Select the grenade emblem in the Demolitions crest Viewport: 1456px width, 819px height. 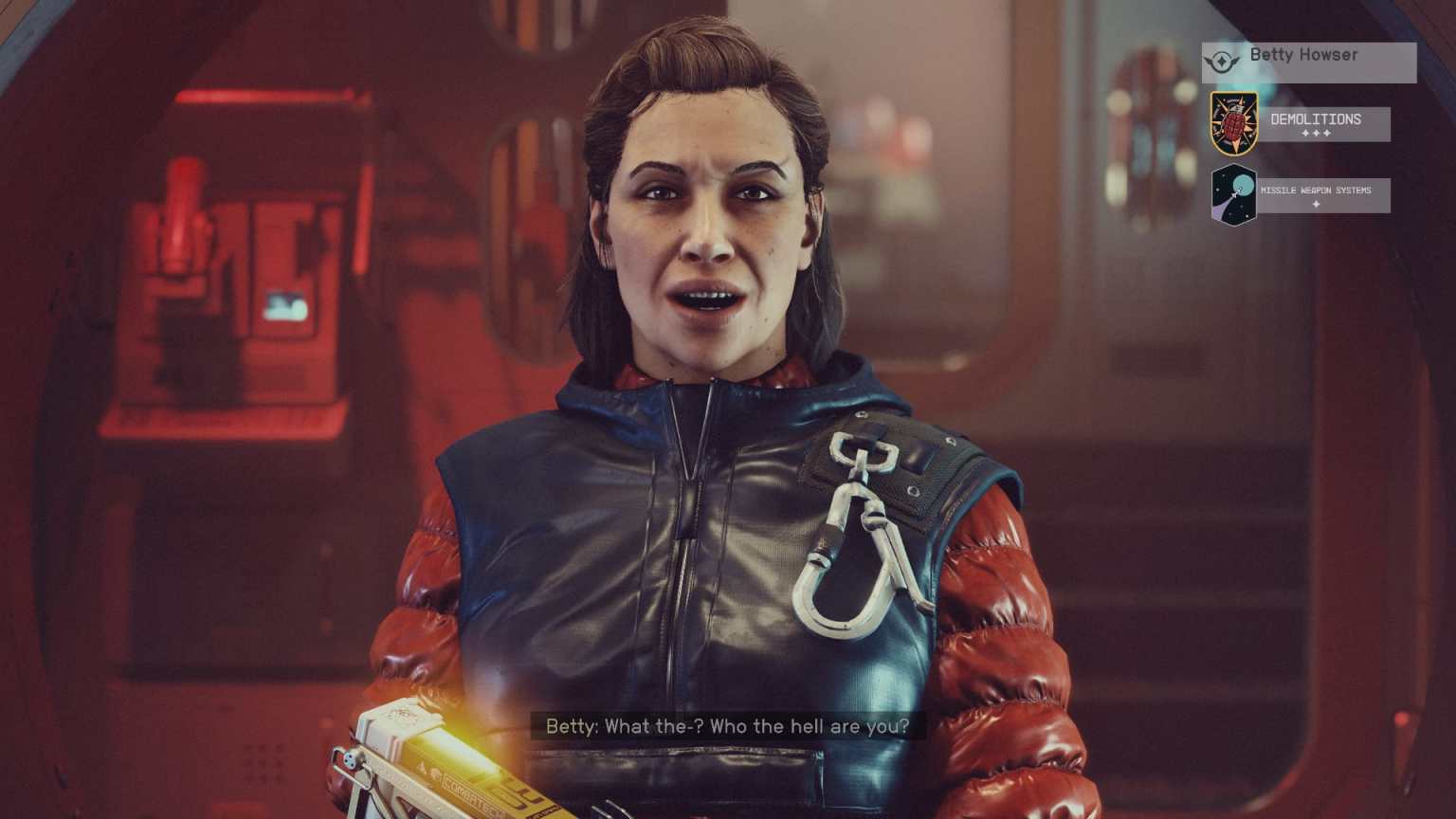(x=1233, y=123)
